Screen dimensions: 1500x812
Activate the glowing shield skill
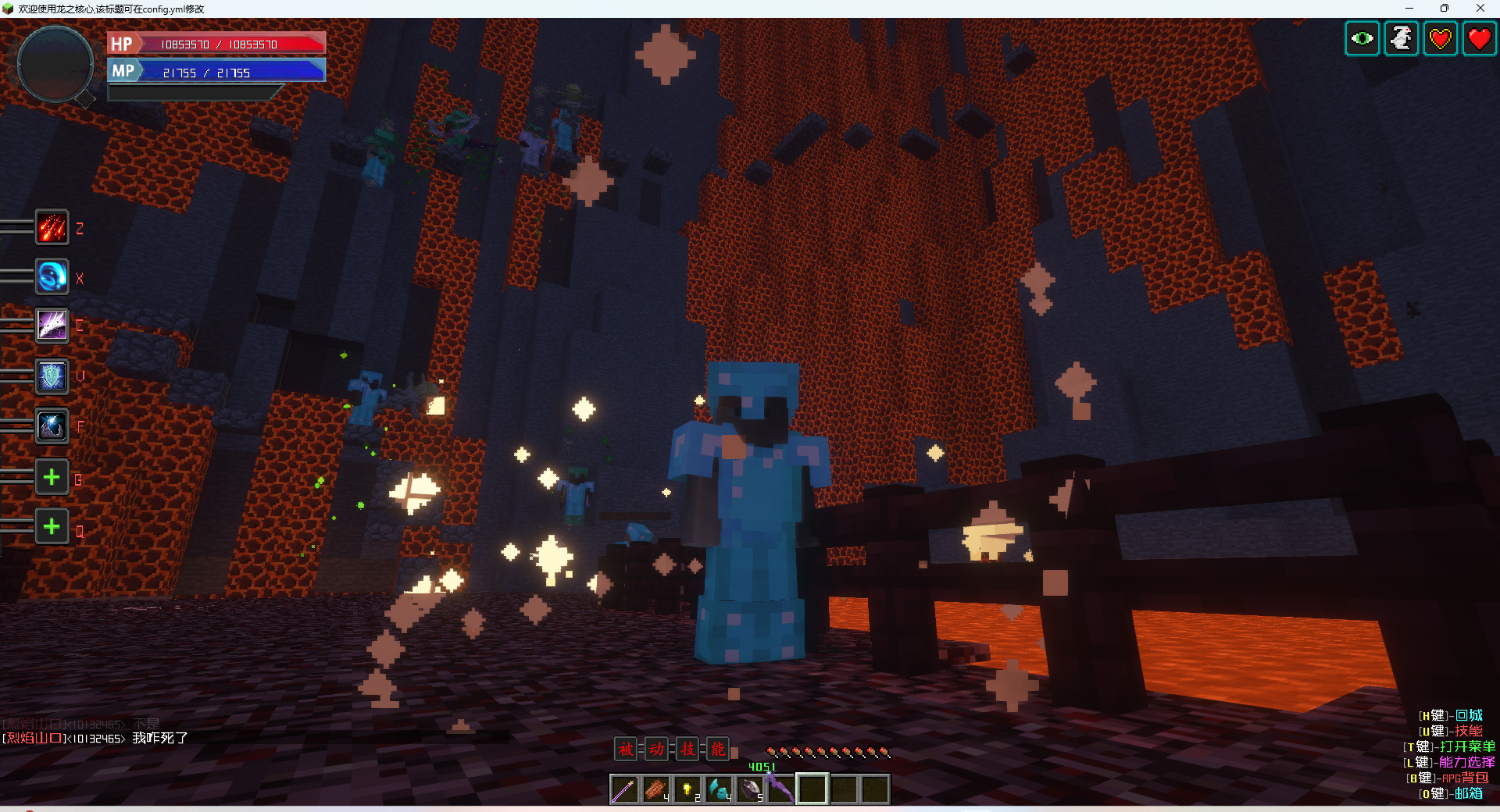[52, 376]
